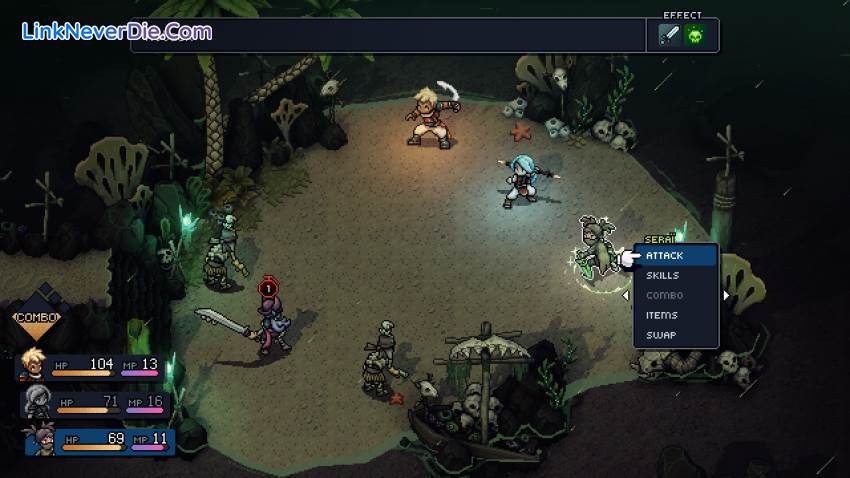Select the sword effect icon
This screenshot has height=478, width=850.
coord(669,36)
